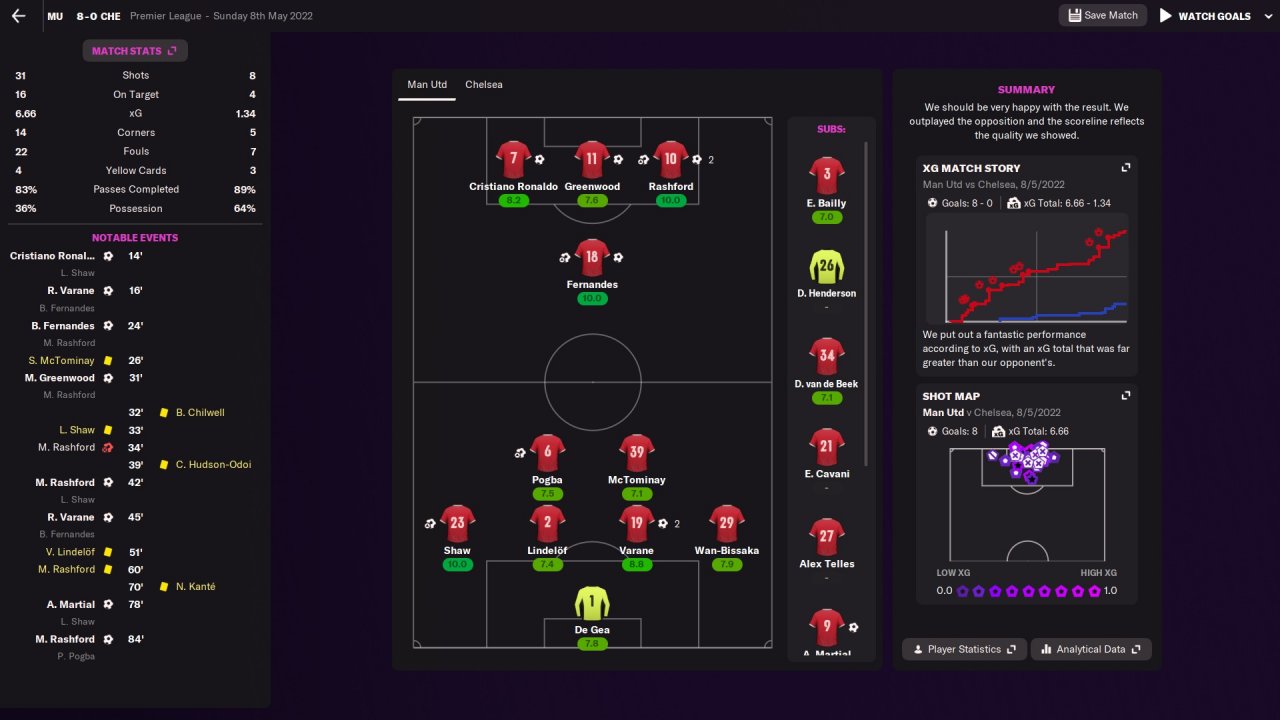Choose Fernandes in the formation view
The image size is (1280, 720).
592,258
